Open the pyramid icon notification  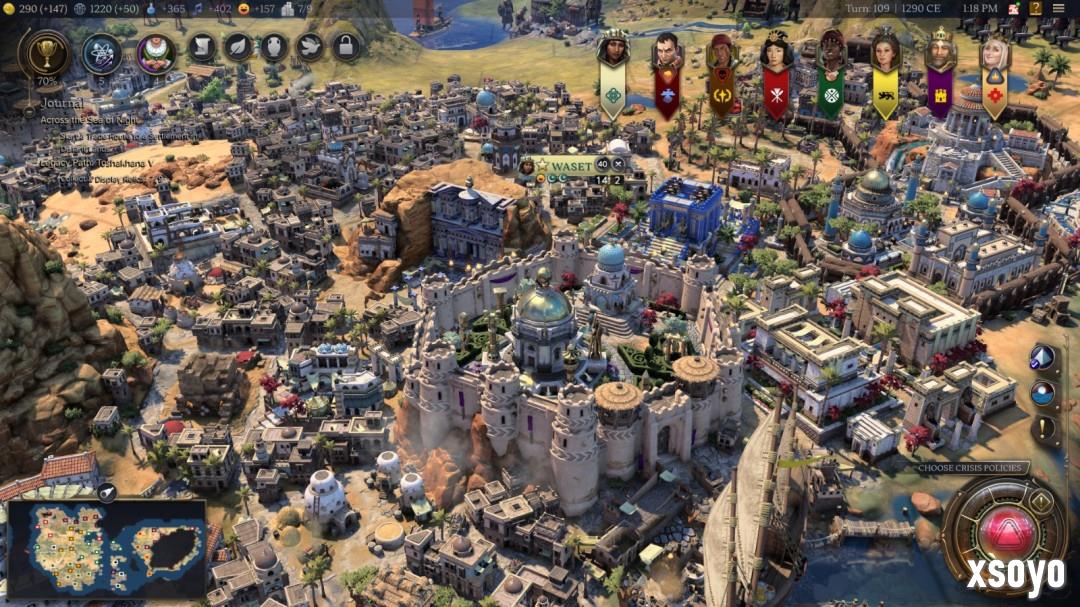pyautogui.click(x=1043, y=358)
